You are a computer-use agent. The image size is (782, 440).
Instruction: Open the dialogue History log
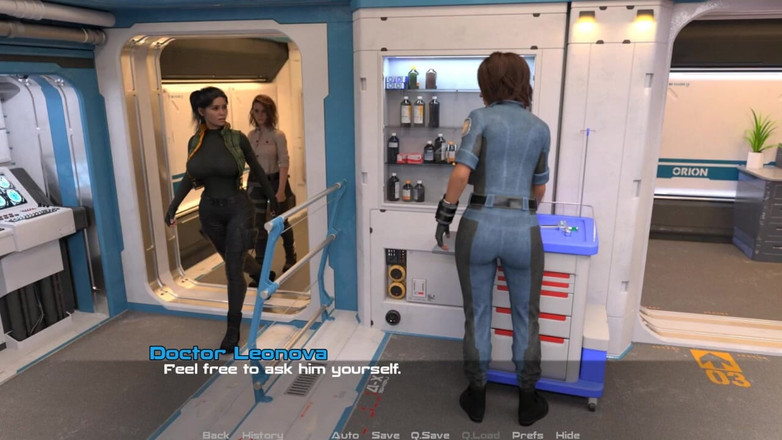pos(263,435)
